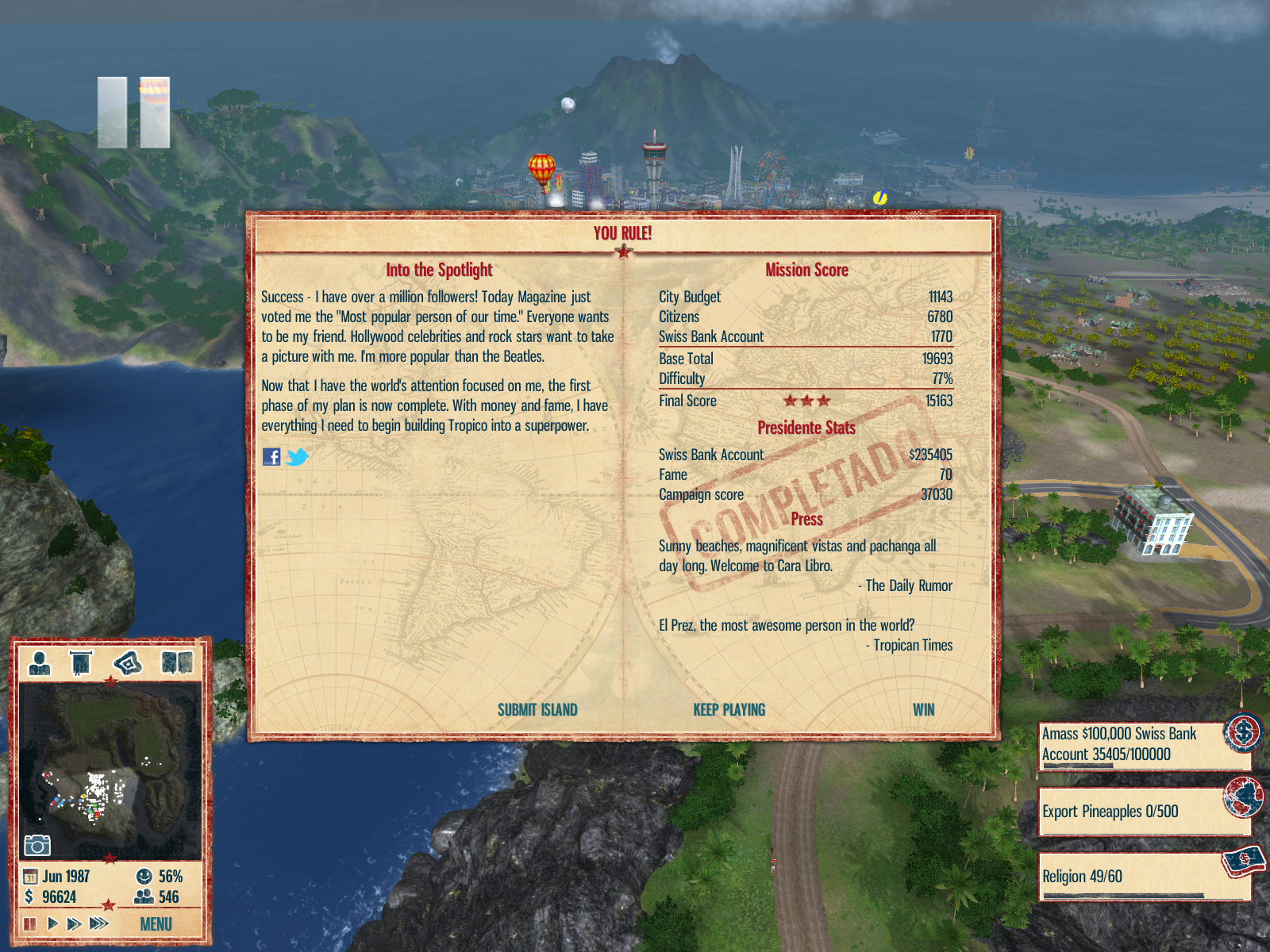
Task: Choose WIN to finish the mission
Action: tap(923, 710)
